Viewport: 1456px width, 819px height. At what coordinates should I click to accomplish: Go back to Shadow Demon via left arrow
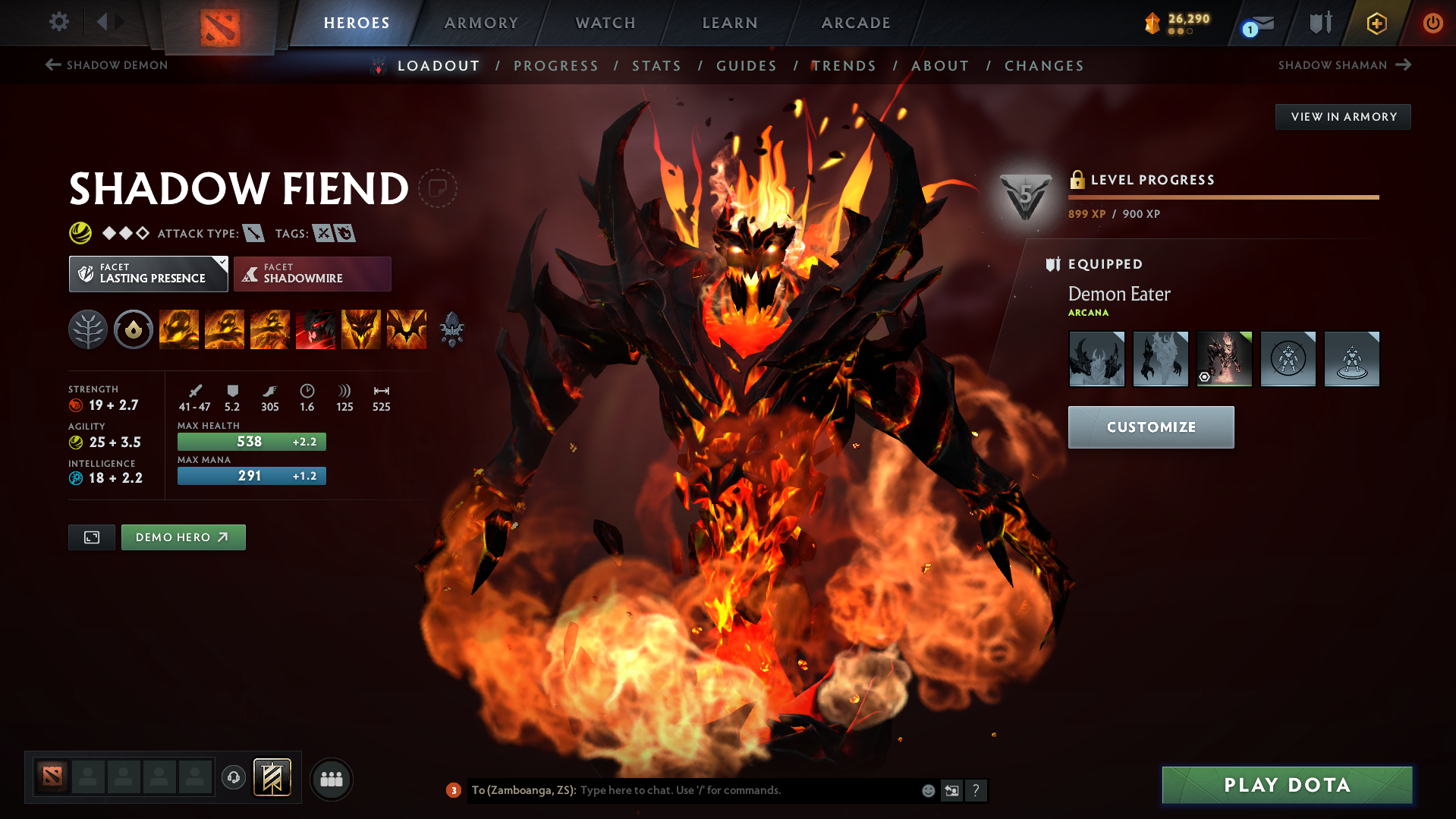(x=52, y=65)
